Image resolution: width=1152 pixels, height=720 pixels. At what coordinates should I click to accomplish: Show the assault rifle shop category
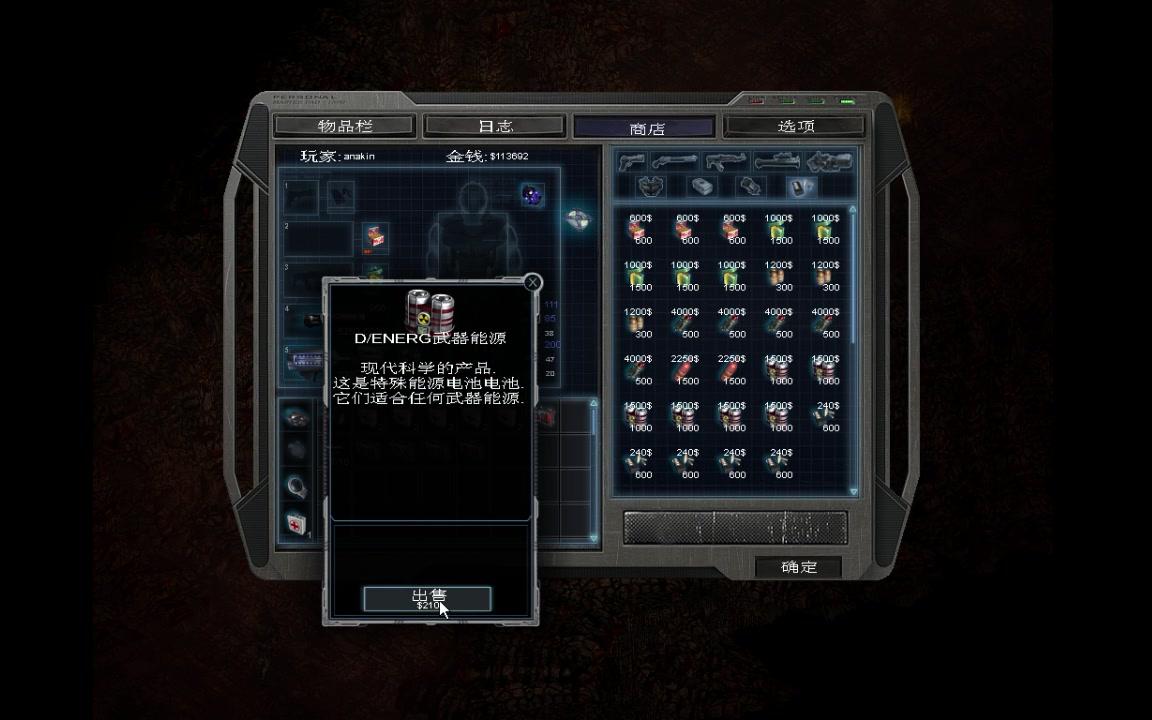point(726,161)
